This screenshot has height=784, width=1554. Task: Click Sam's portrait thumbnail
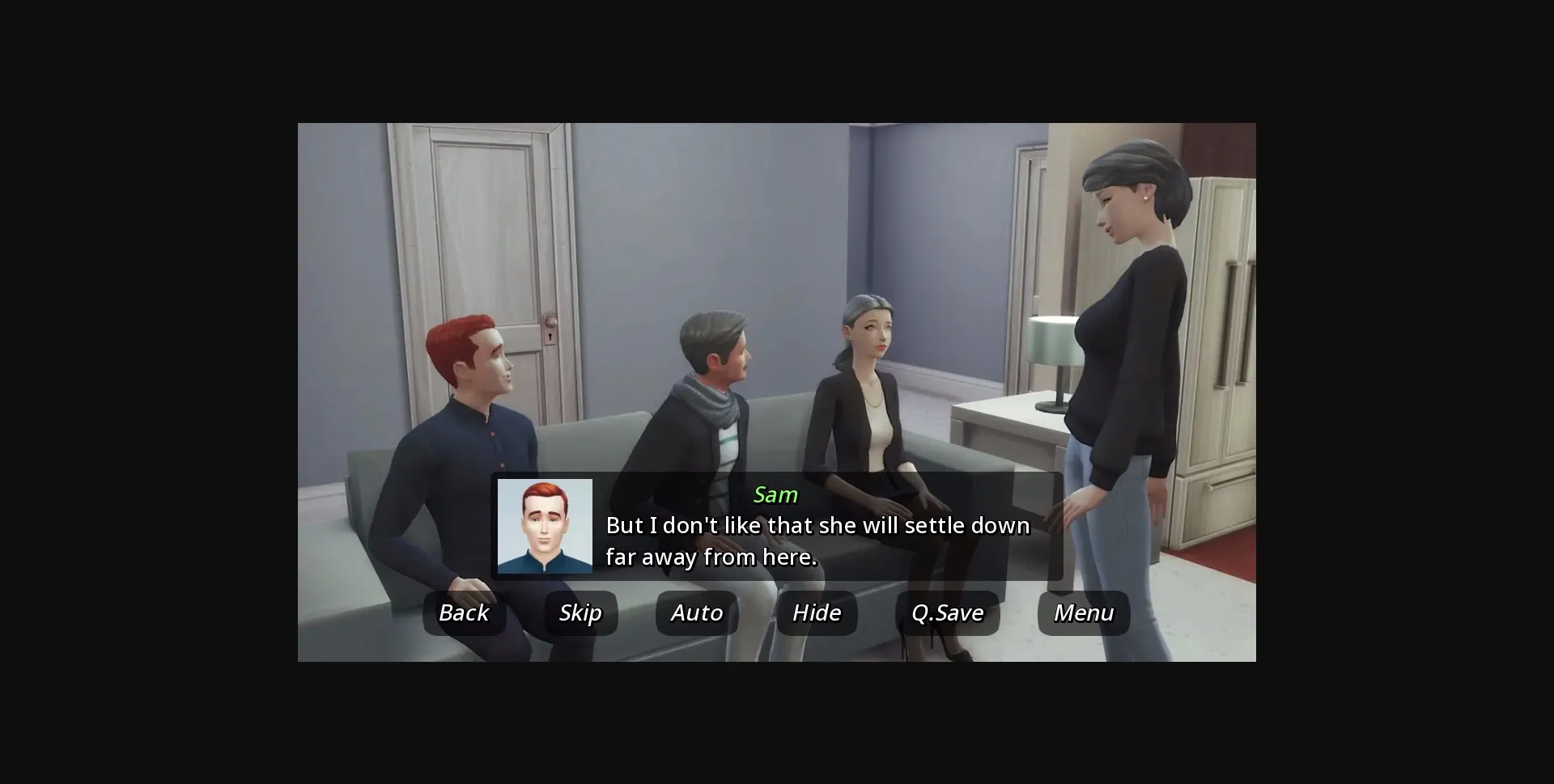[x=545, y=527]
